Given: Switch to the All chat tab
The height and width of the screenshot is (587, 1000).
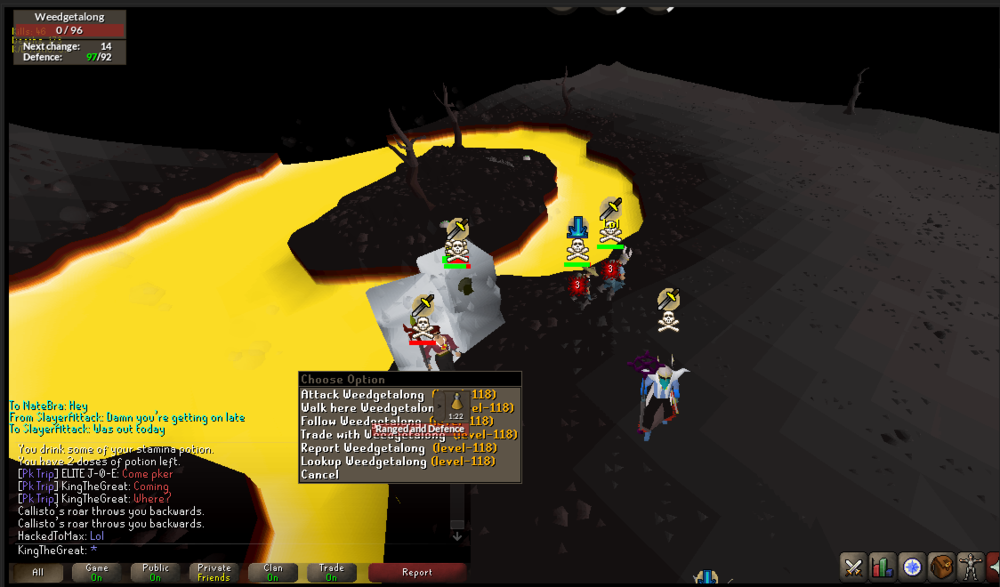Looking at the screenshot, I should click(x=37, y=573).
